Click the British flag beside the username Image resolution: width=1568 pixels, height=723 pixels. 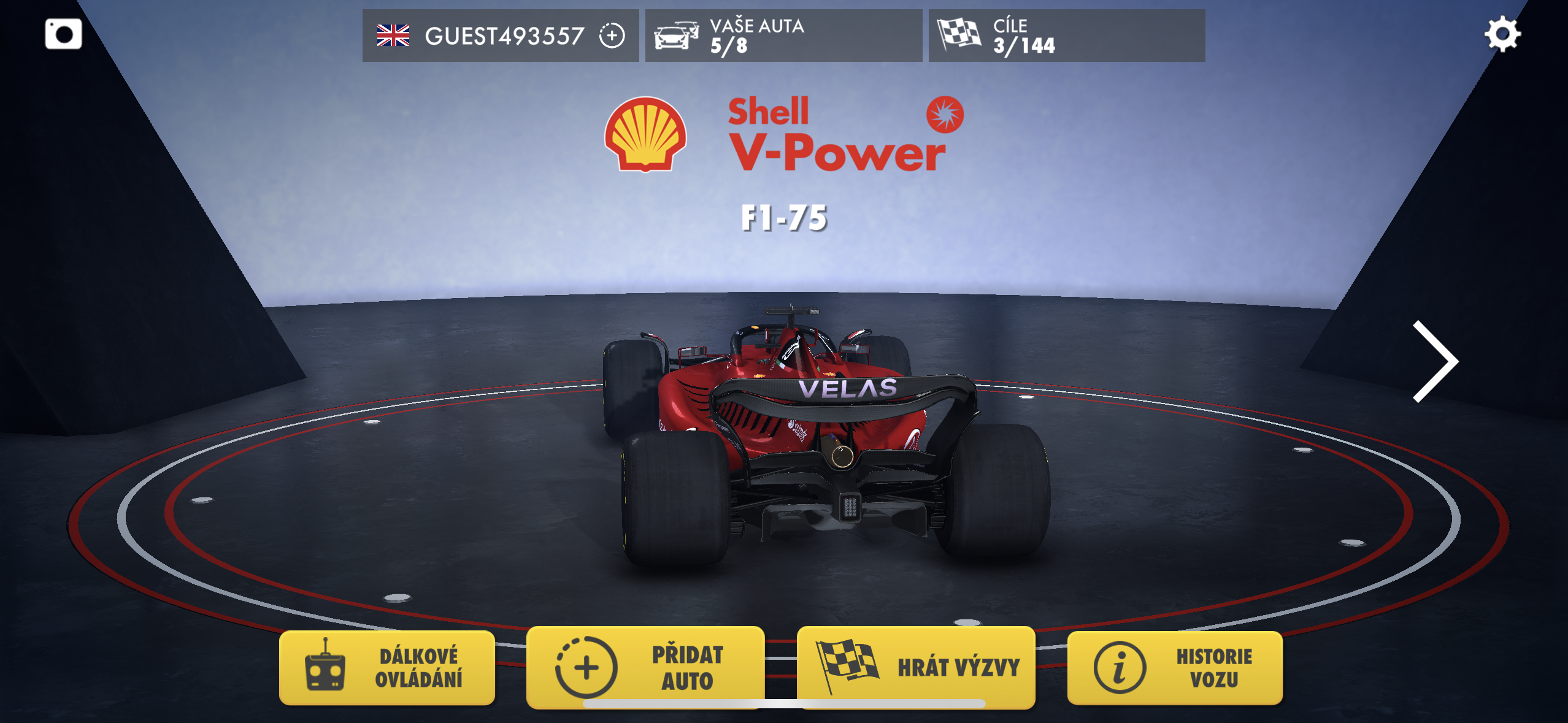pyautogui.click(x=394, y=36)
